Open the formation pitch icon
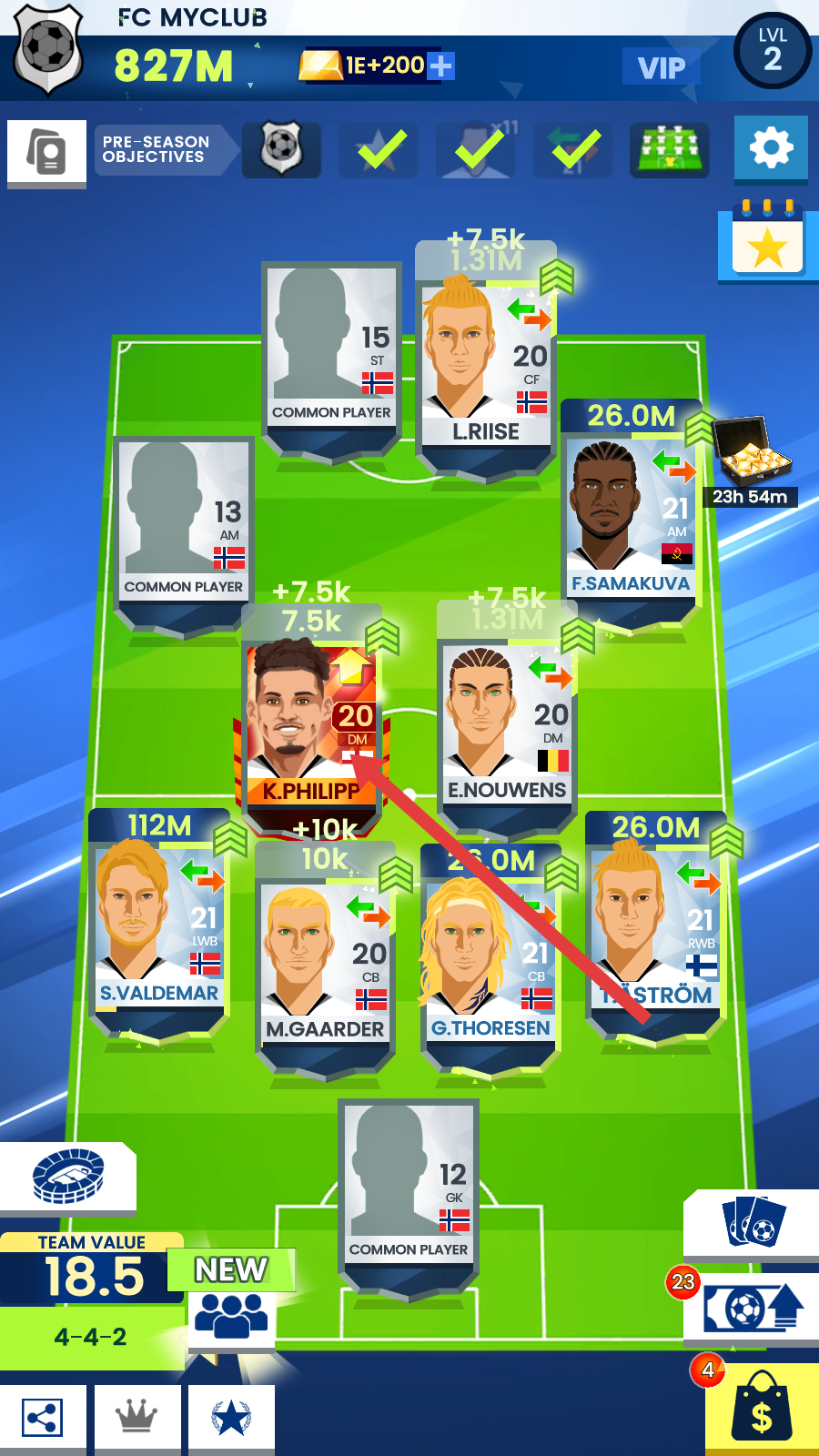819x1456 pixels. click(x=669, y=149)
